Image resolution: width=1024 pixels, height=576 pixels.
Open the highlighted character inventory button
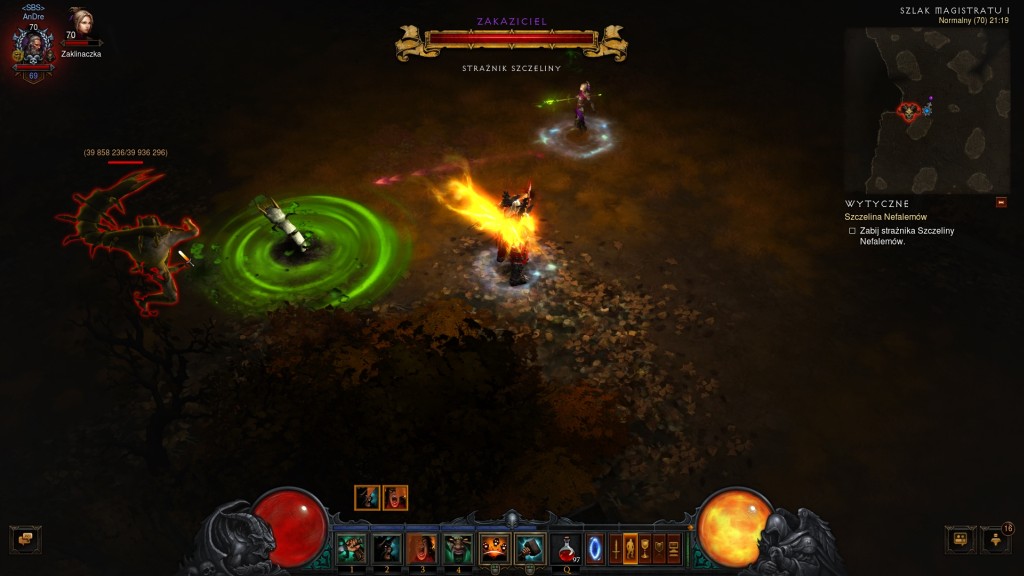(630, 549)
